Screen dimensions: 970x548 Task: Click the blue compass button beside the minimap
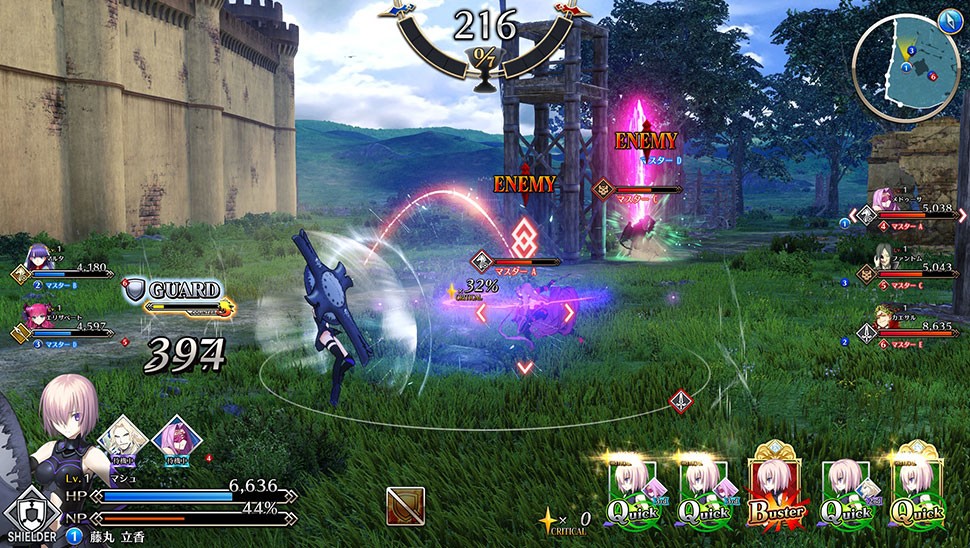tap(949, 19)
